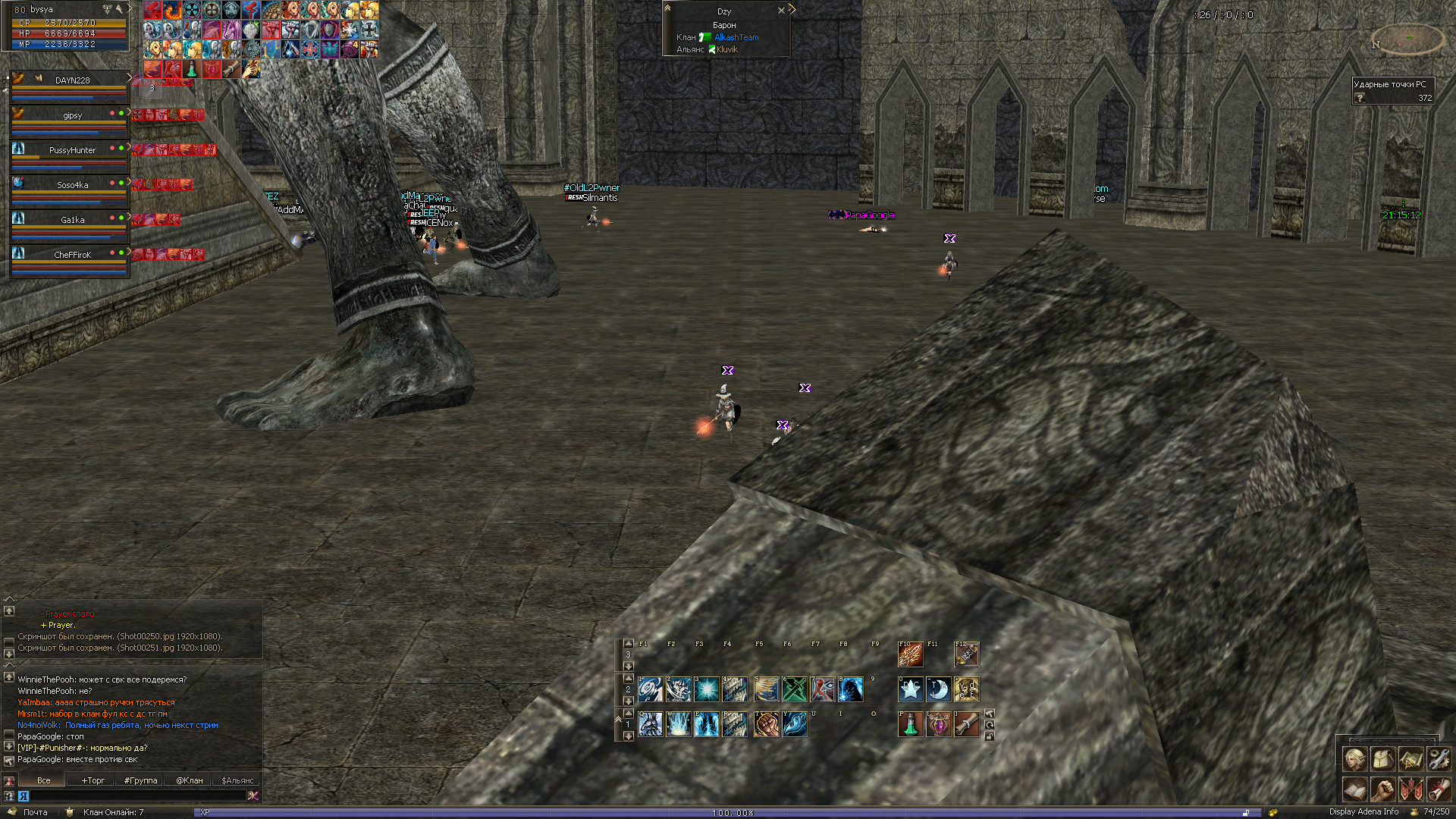The height and width of the screenshot is (819, 1456).
Task: Switch chat to the #Группа tab
Action: (x=140, y=780)
